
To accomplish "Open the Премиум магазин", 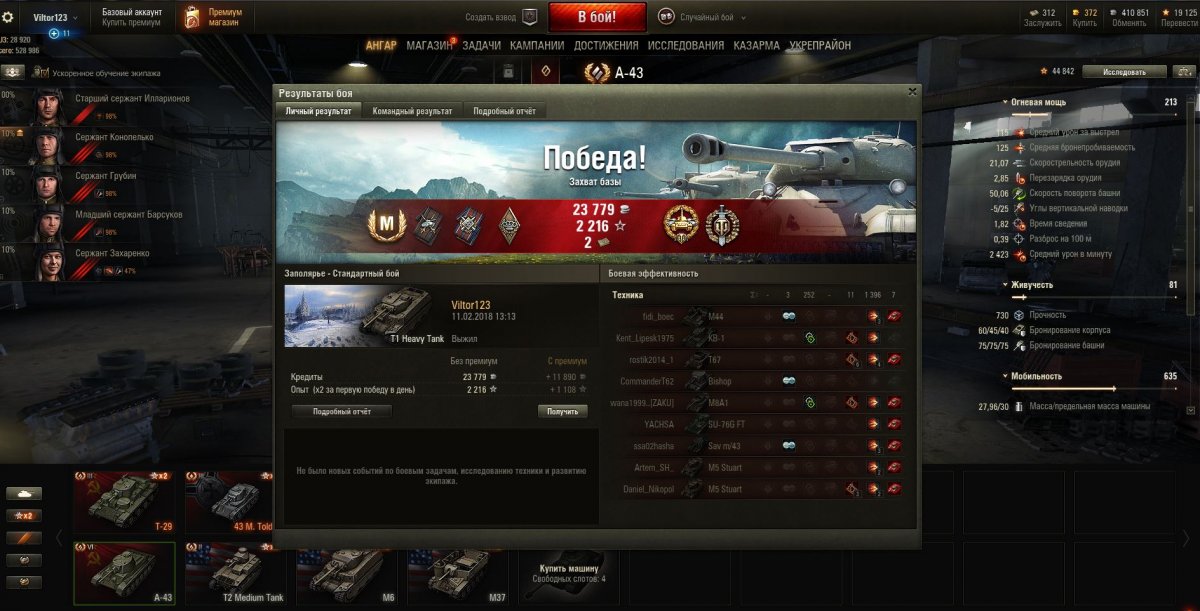I will pos(214,17).
